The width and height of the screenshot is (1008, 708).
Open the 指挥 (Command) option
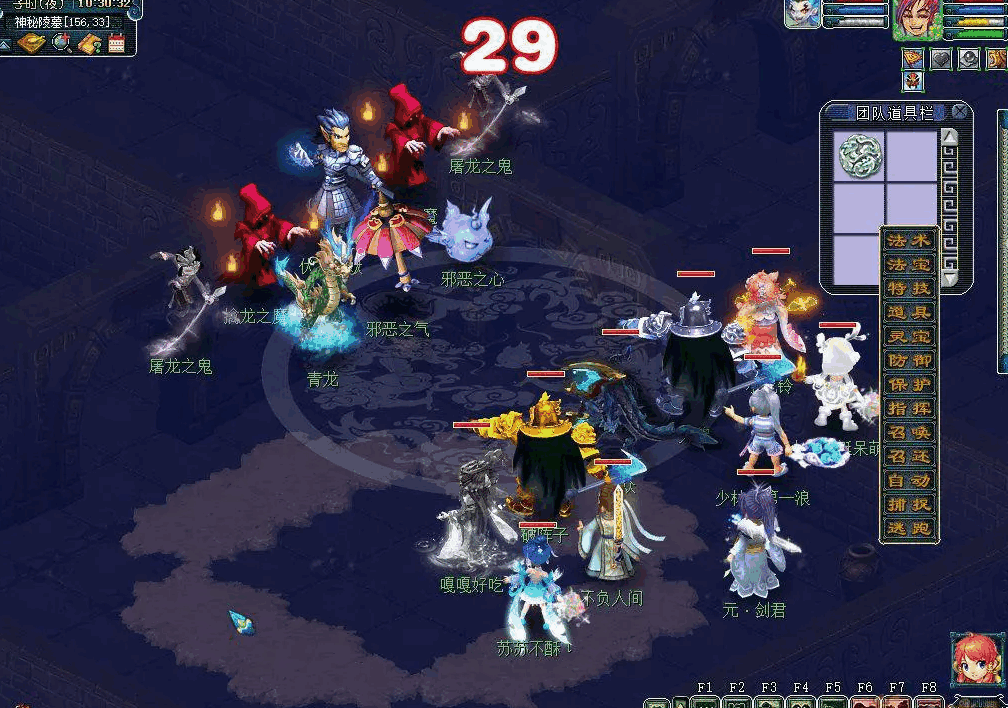coord(909,409)
